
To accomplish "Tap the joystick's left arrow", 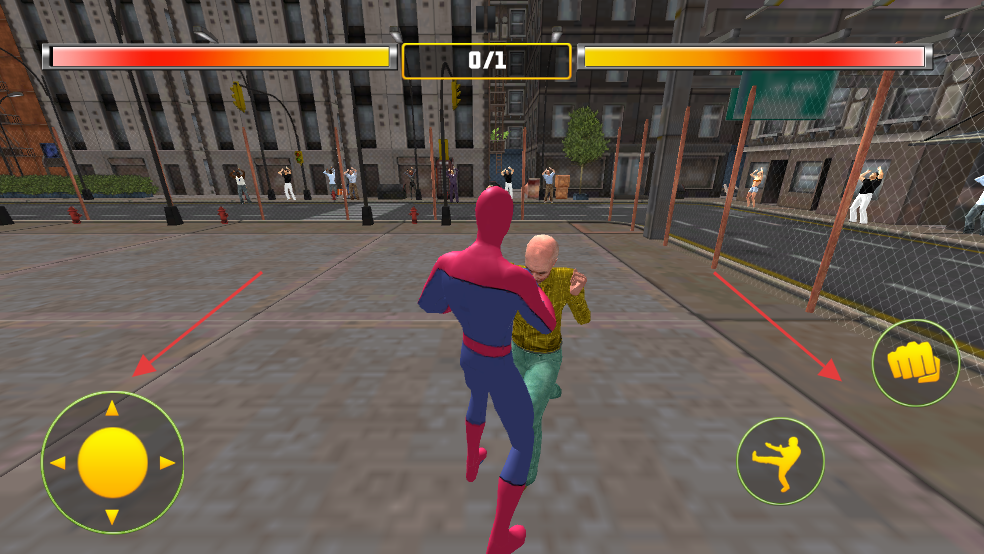I will tap(58, 463).
